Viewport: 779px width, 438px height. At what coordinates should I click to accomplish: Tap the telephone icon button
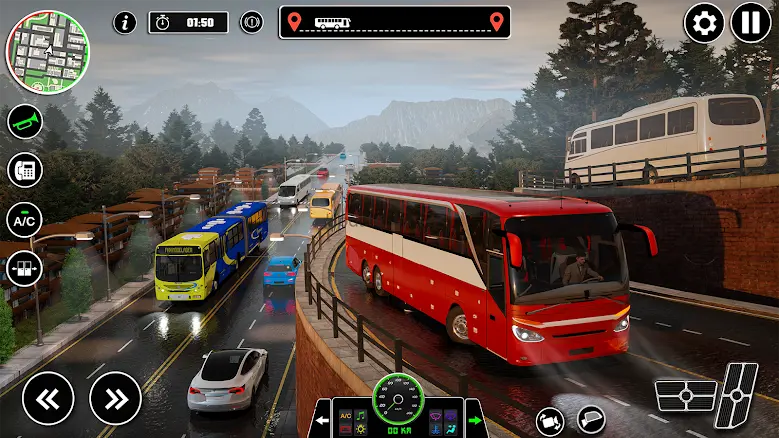pos(24,169)
